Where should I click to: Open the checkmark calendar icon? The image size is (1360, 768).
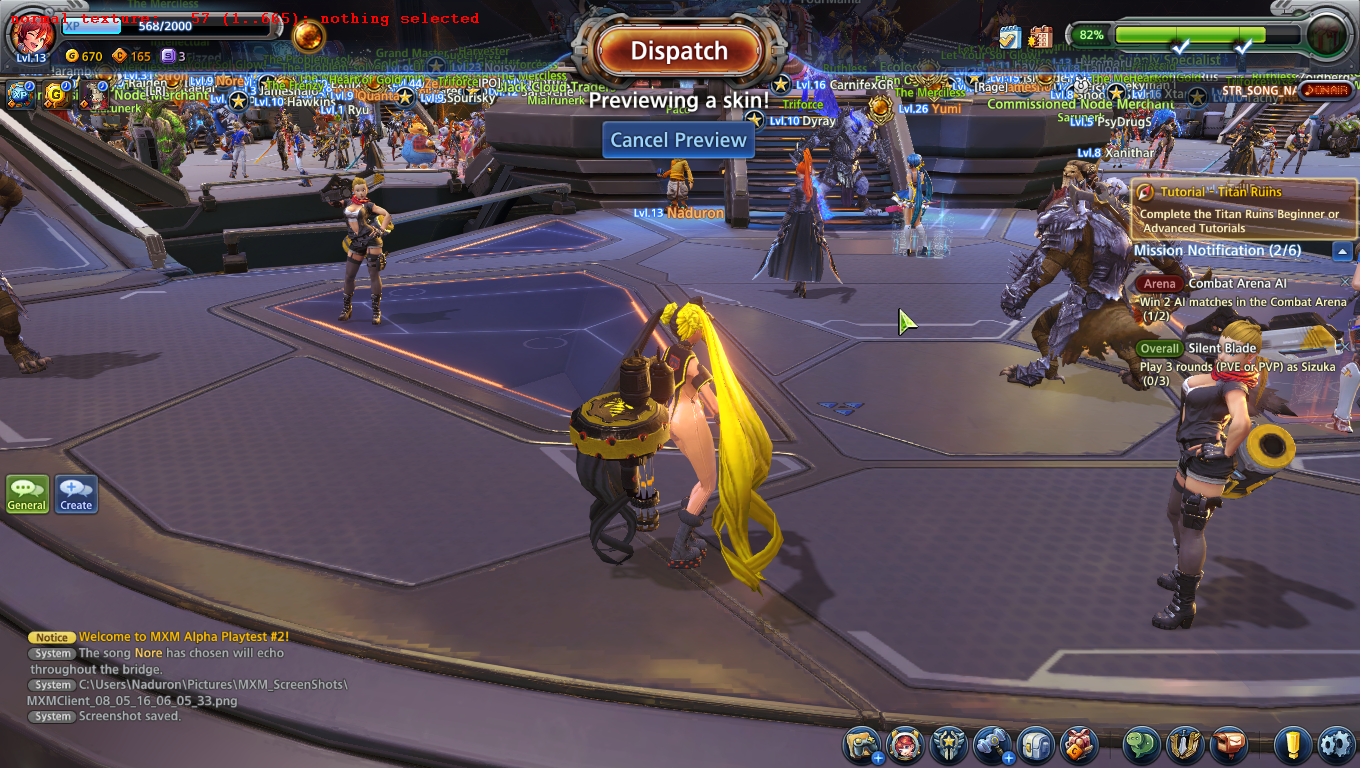(1008, 37)
